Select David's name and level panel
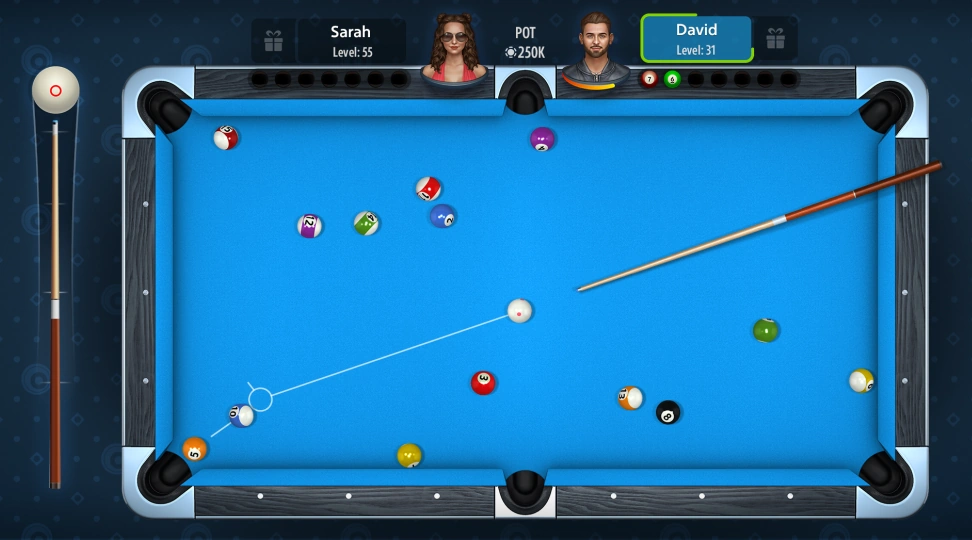The width and height of the screenshot is (972, 540). (x=696, y=39)
